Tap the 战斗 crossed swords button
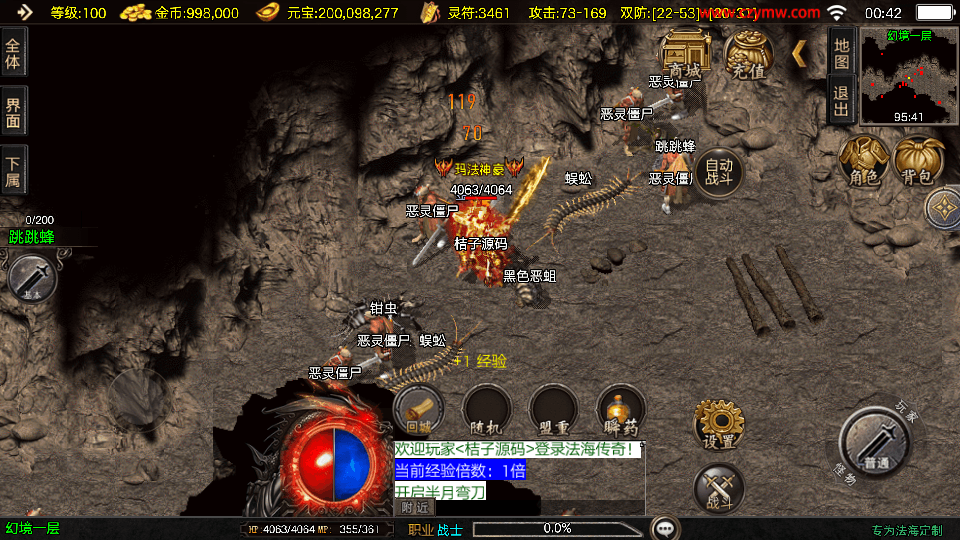The height and width of the screenshot is (540, 960). tap(719, 489)
